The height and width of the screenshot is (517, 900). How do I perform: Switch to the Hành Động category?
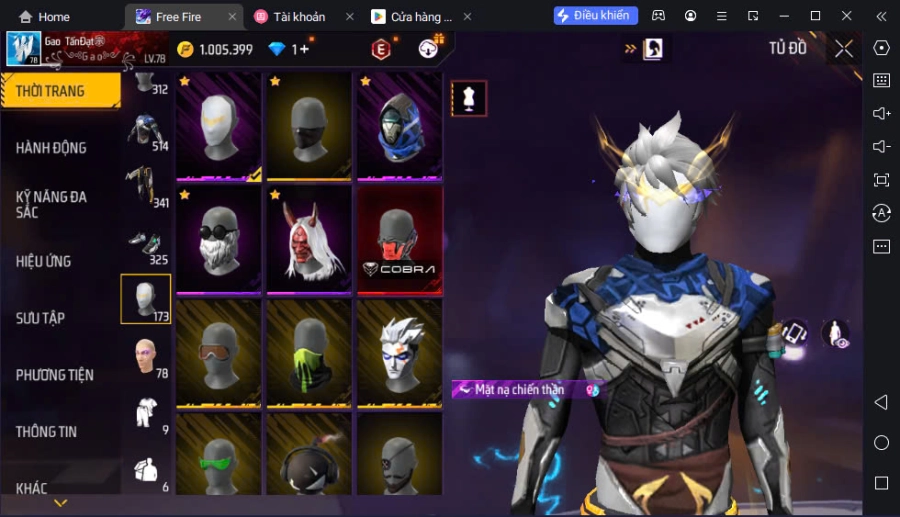(52, 148)
